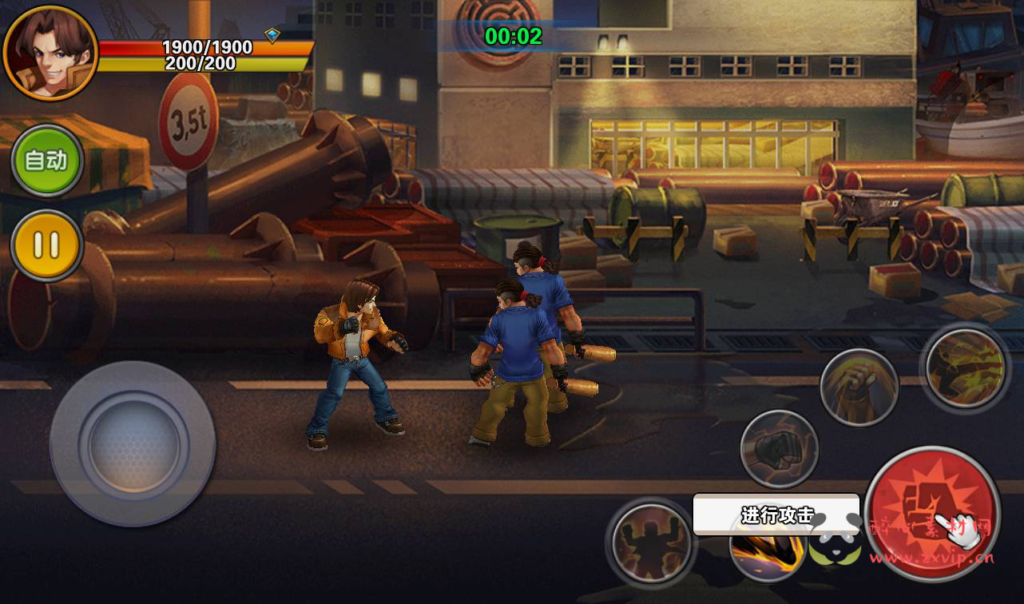Image resolution: width=1024 pixels, height=604 pixels.
Task: Click the hero portrait avatar
Action: 49,52
